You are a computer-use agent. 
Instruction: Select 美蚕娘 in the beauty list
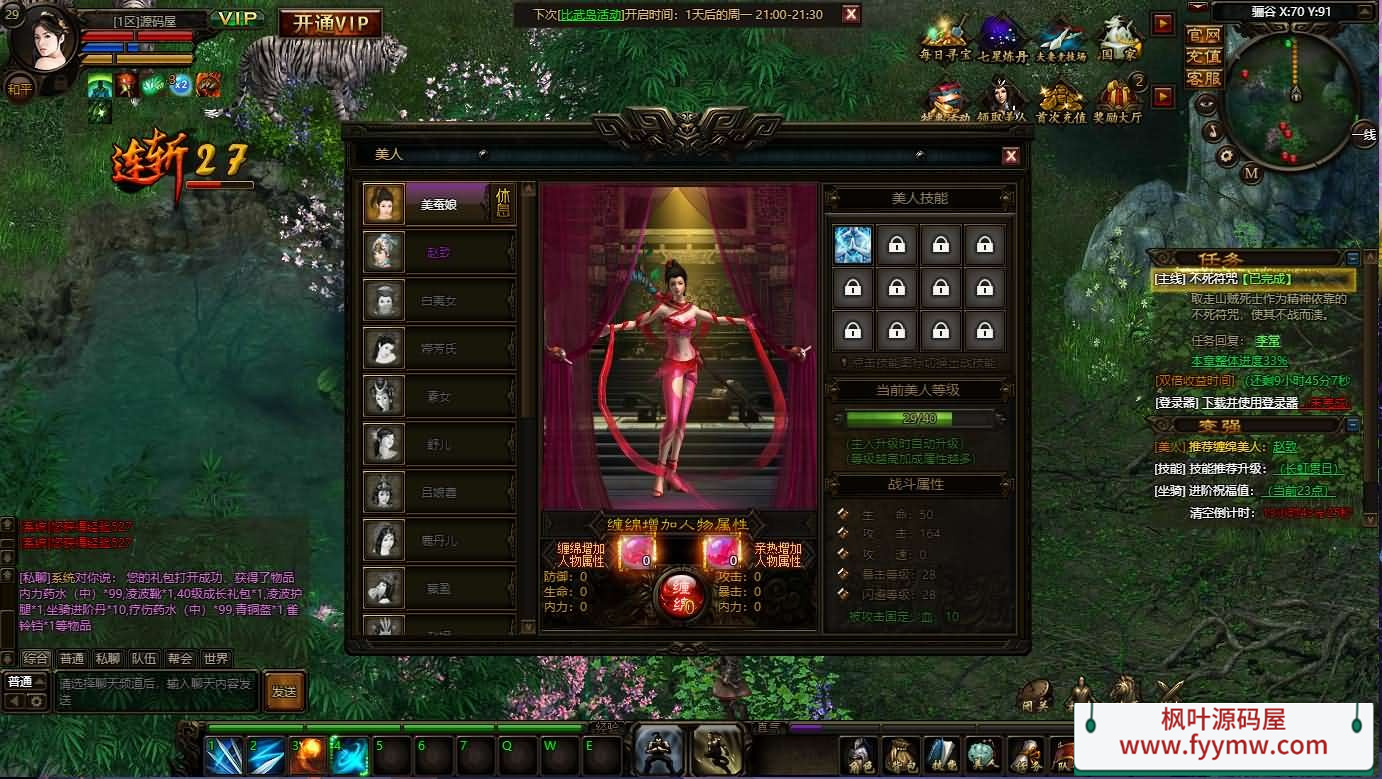click(438, 204)
